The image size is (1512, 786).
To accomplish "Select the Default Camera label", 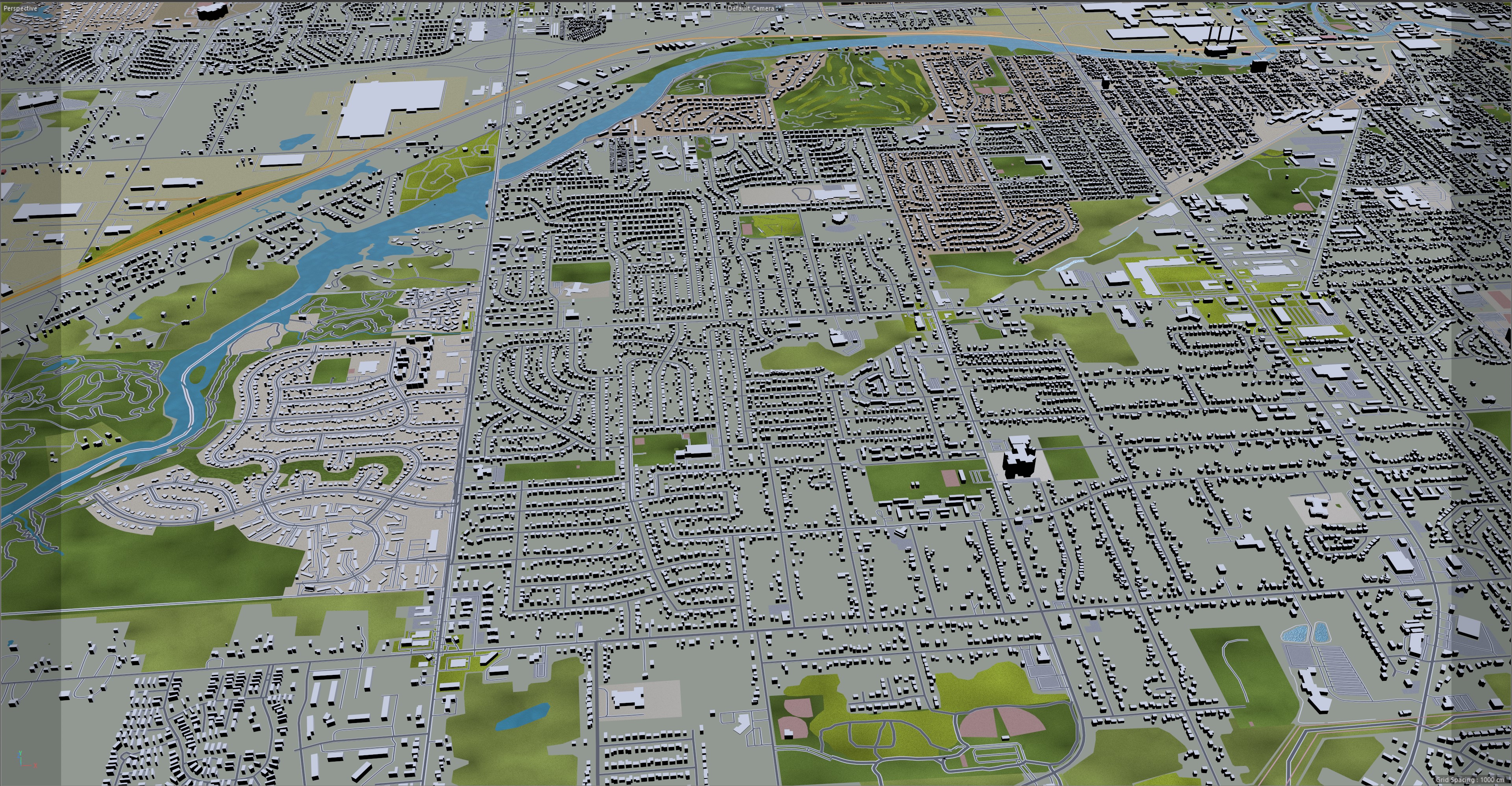I will [x=751, y=8].
